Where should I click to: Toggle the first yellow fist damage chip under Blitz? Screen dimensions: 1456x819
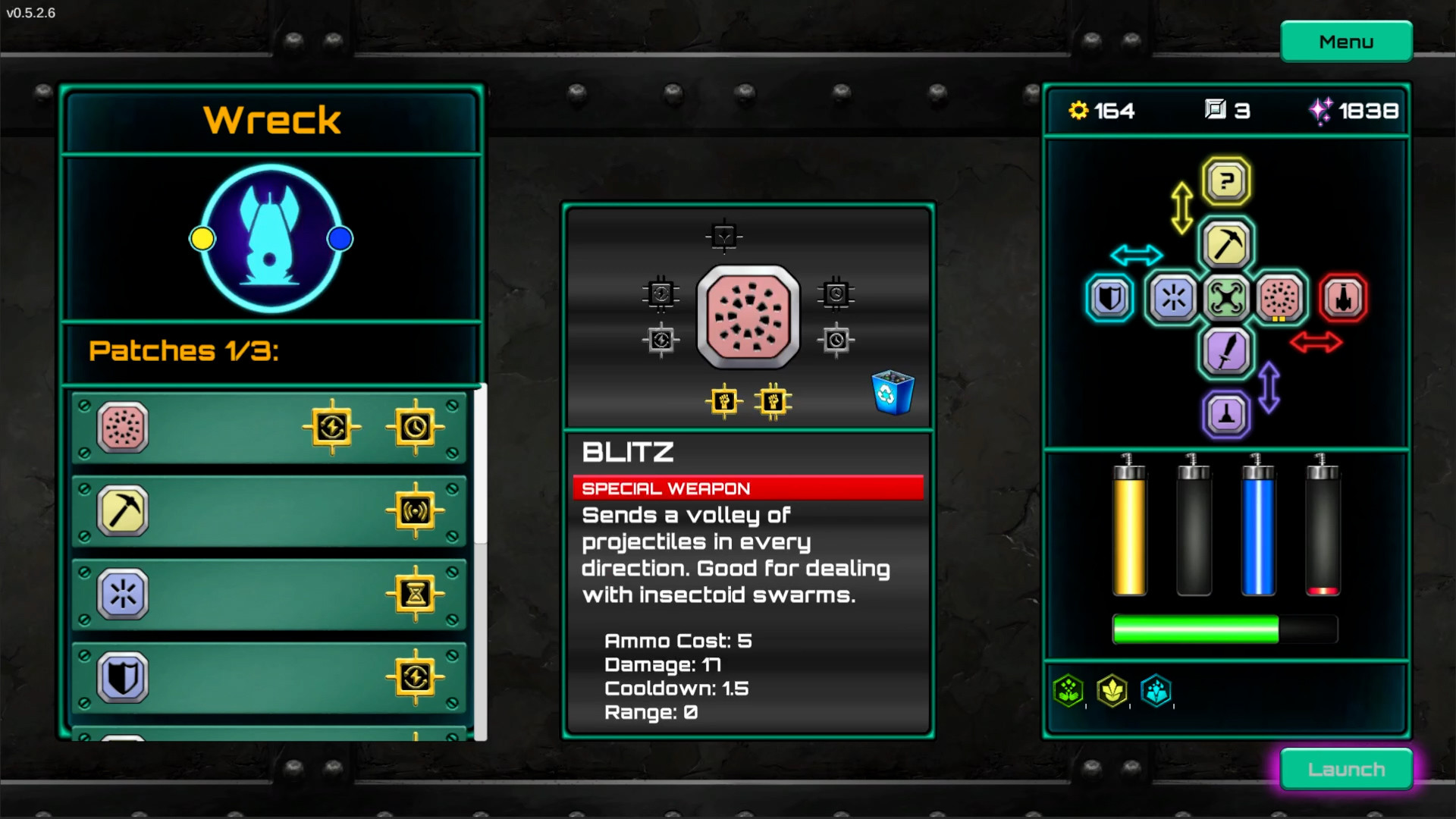[x=724, y=401]
